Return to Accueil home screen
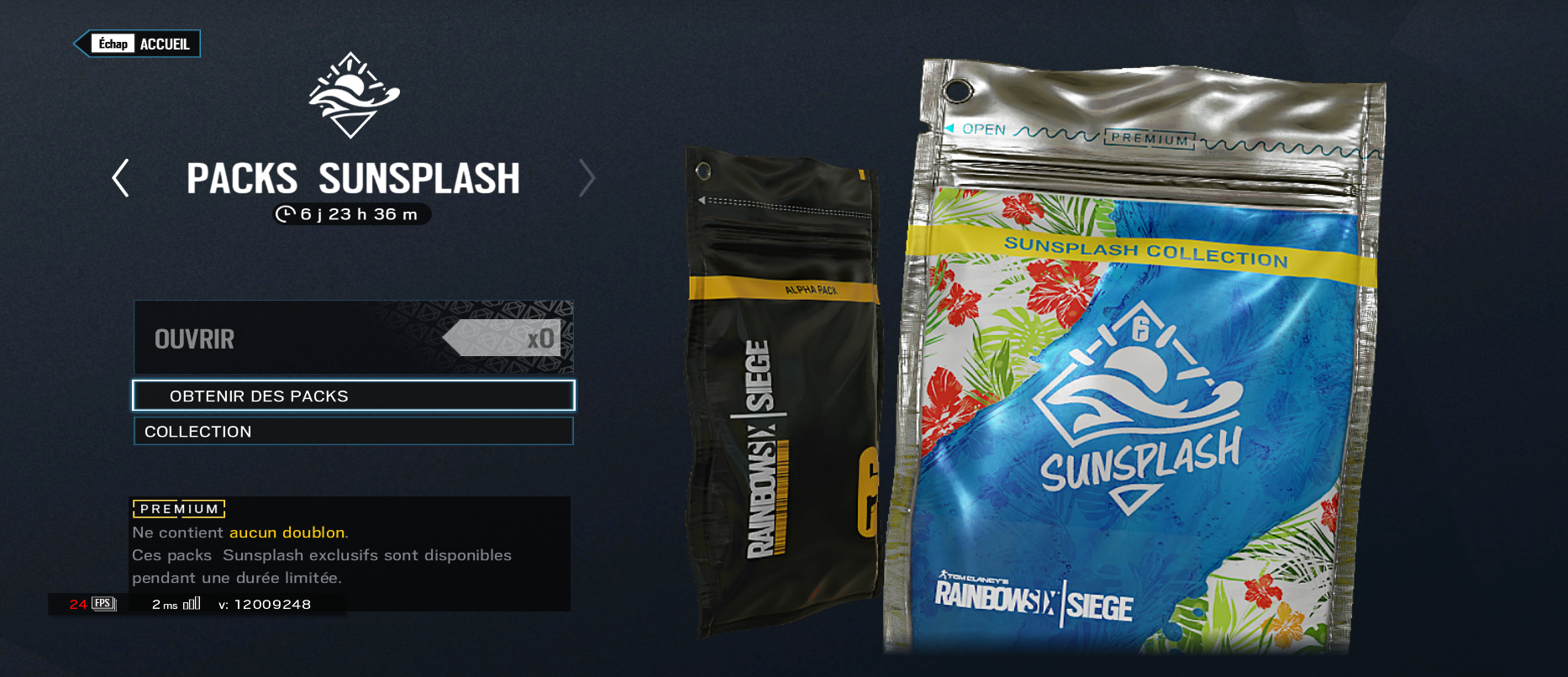 139,44
